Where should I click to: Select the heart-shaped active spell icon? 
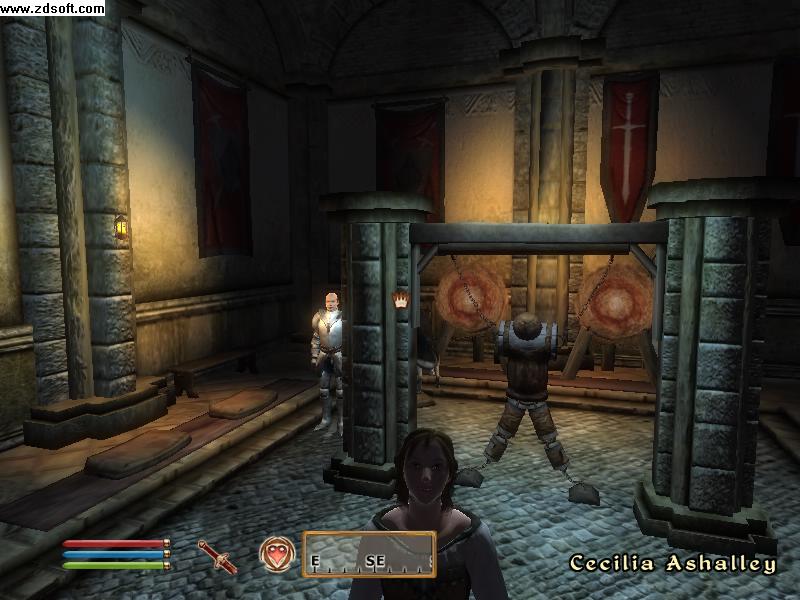coord(276,553)
